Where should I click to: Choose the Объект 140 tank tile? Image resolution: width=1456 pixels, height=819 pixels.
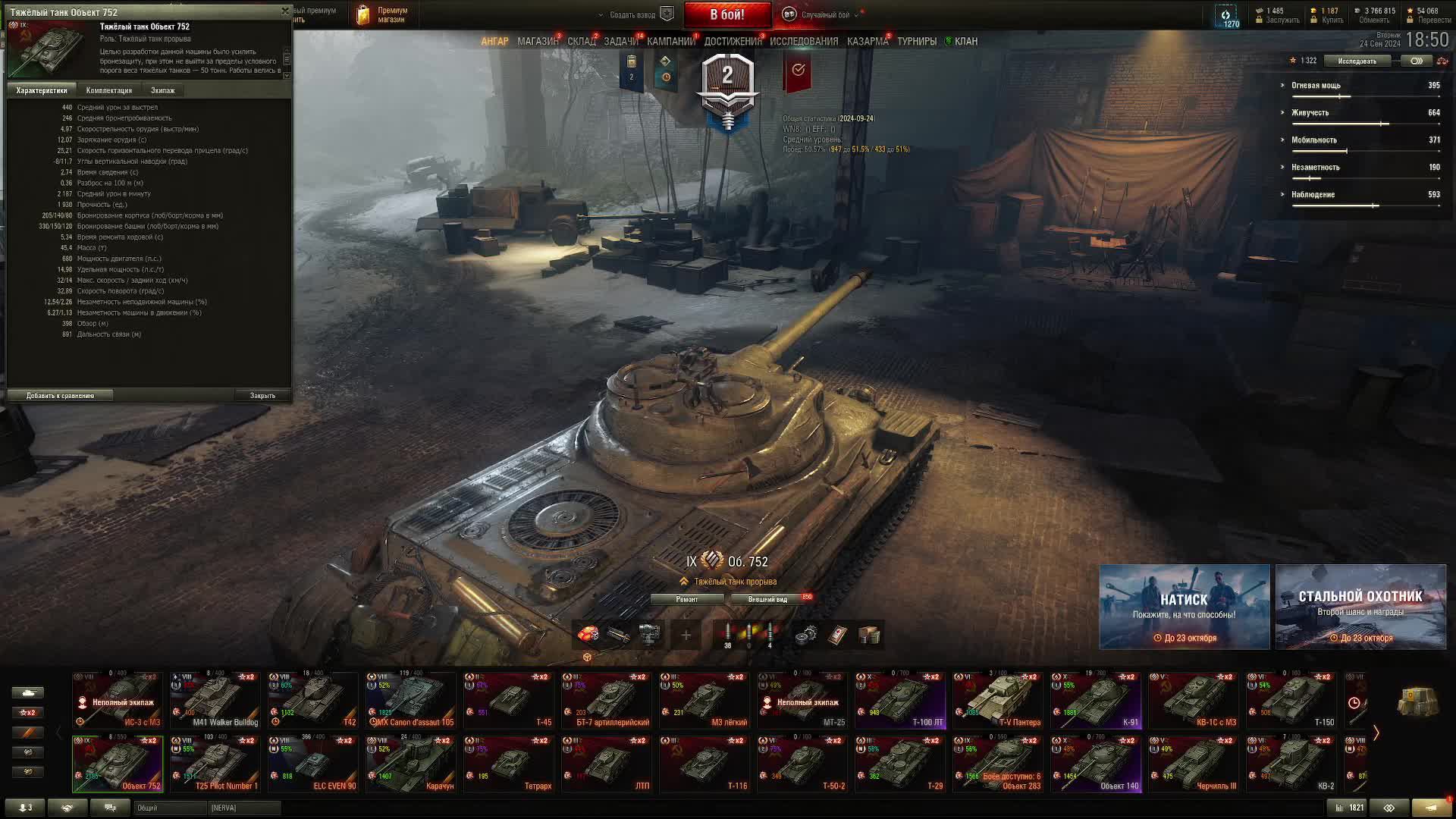[1096, 764]
